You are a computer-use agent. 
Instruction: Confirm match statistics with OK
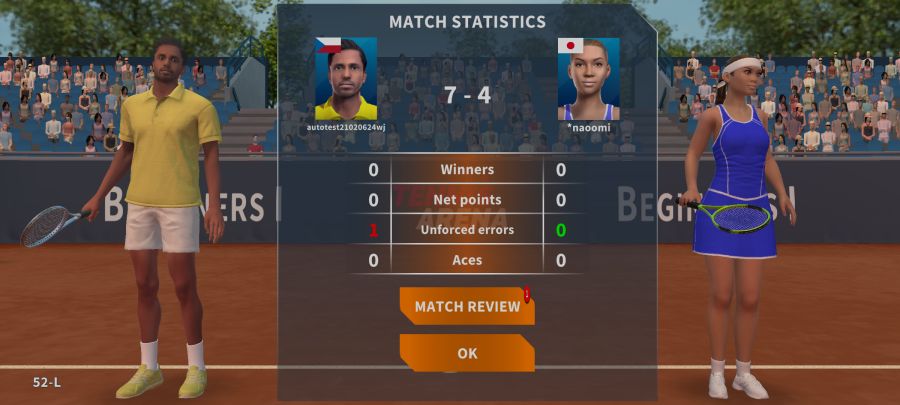click(x=467, y=353)
